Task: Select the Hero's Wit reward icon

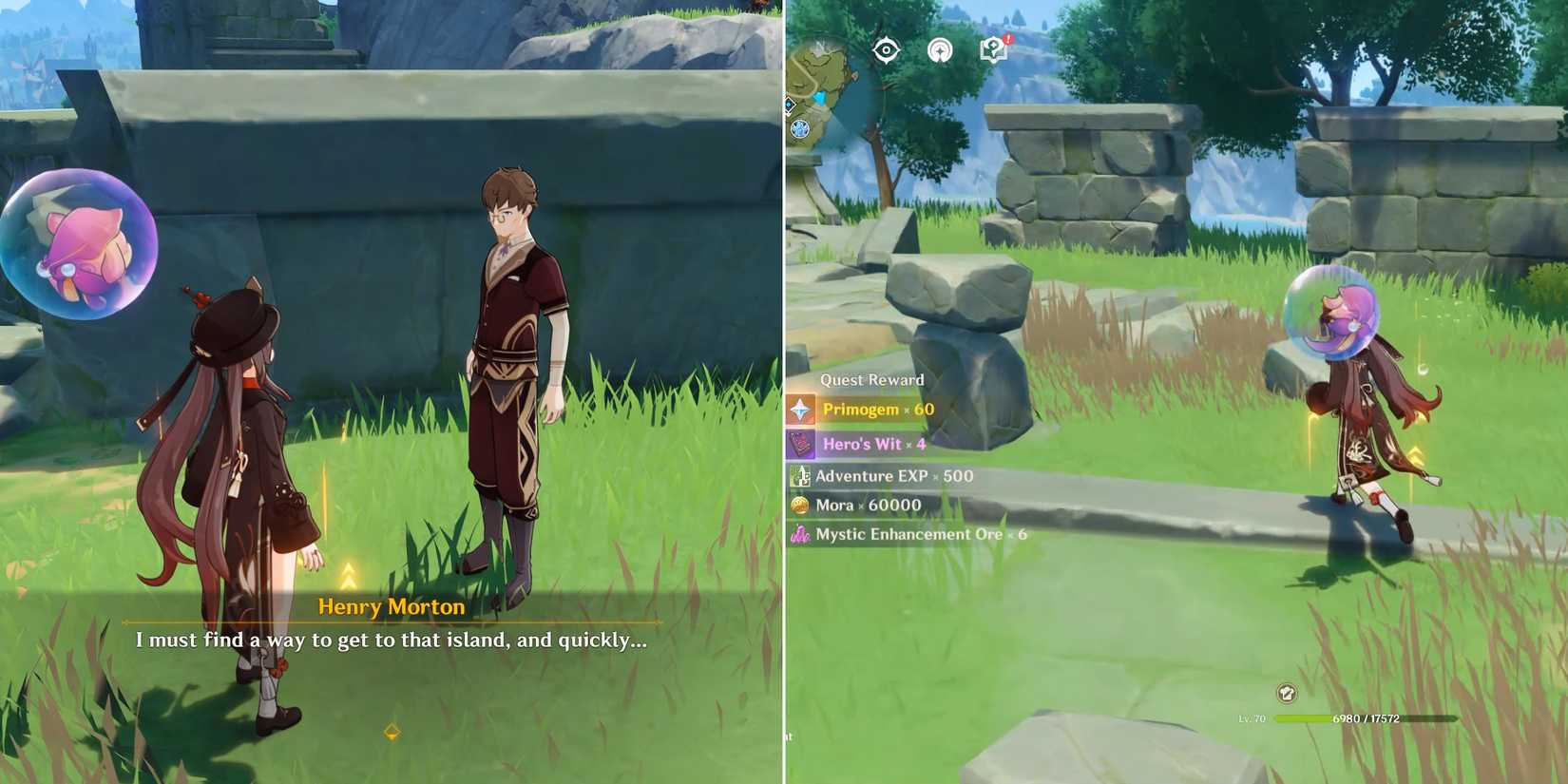Action: [799, 444]
